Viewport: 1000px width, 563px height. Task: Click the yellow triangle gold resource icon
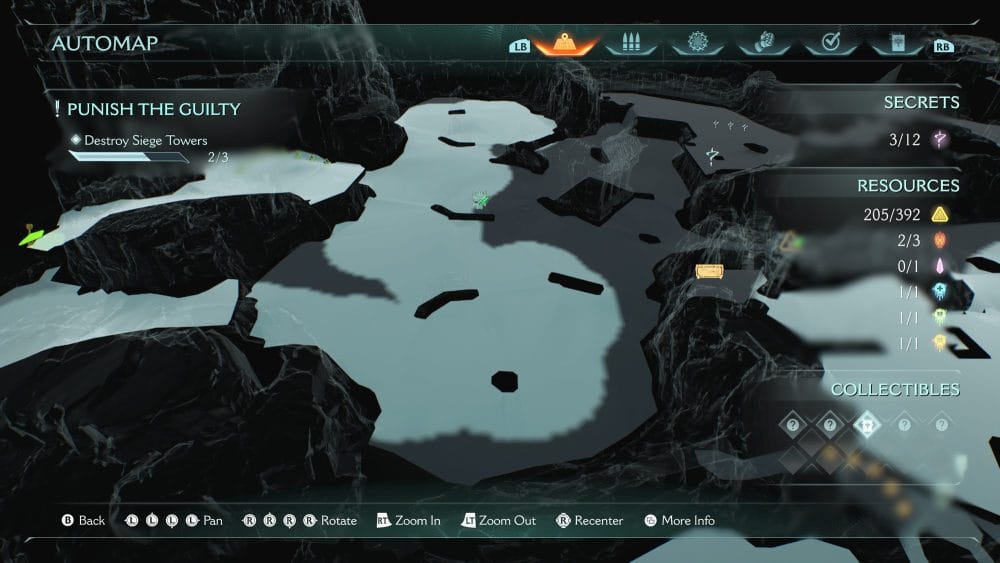click(x=939, y=214)
